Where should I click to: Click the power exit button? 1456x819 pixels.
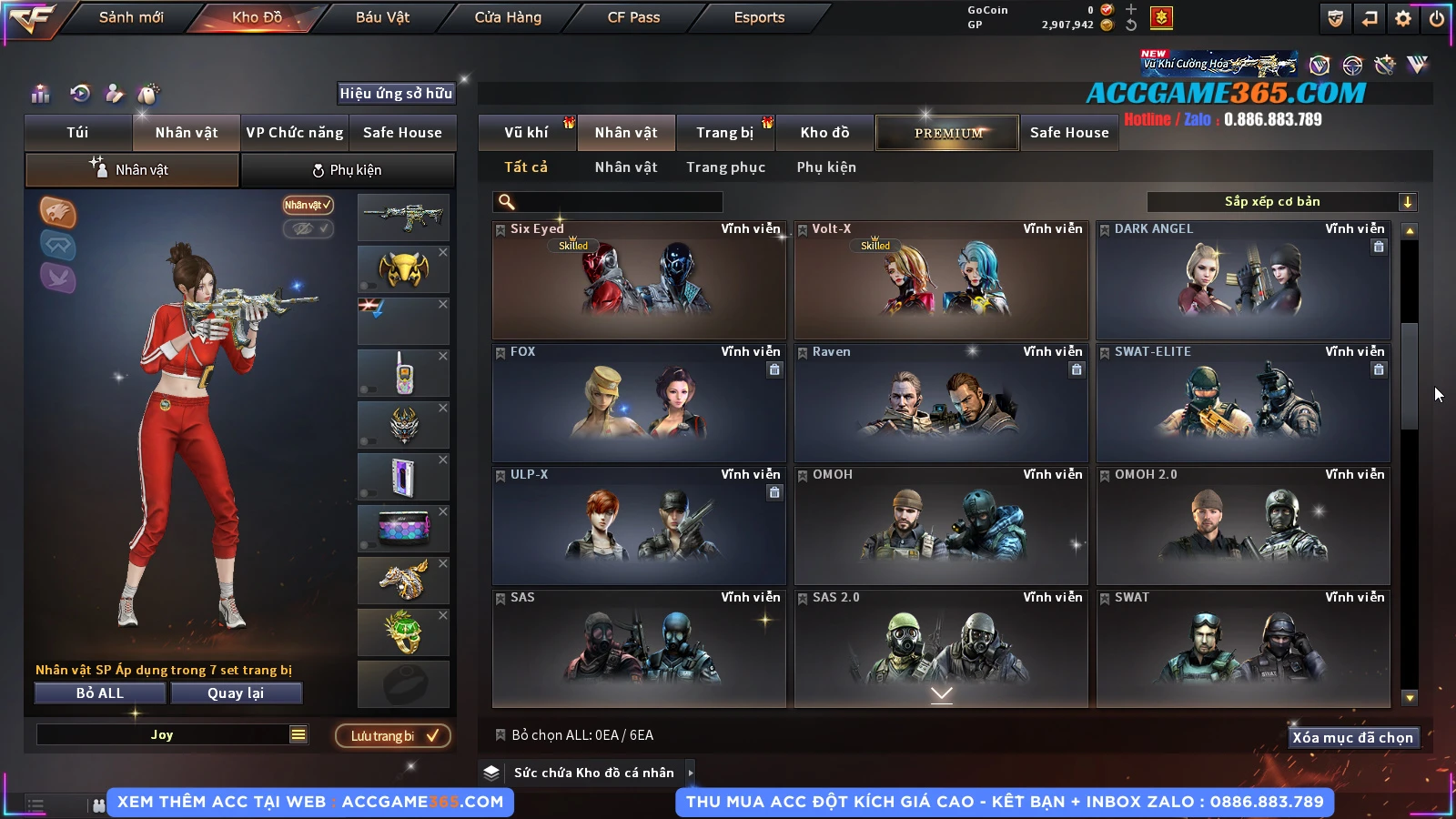pos(1437,18)
